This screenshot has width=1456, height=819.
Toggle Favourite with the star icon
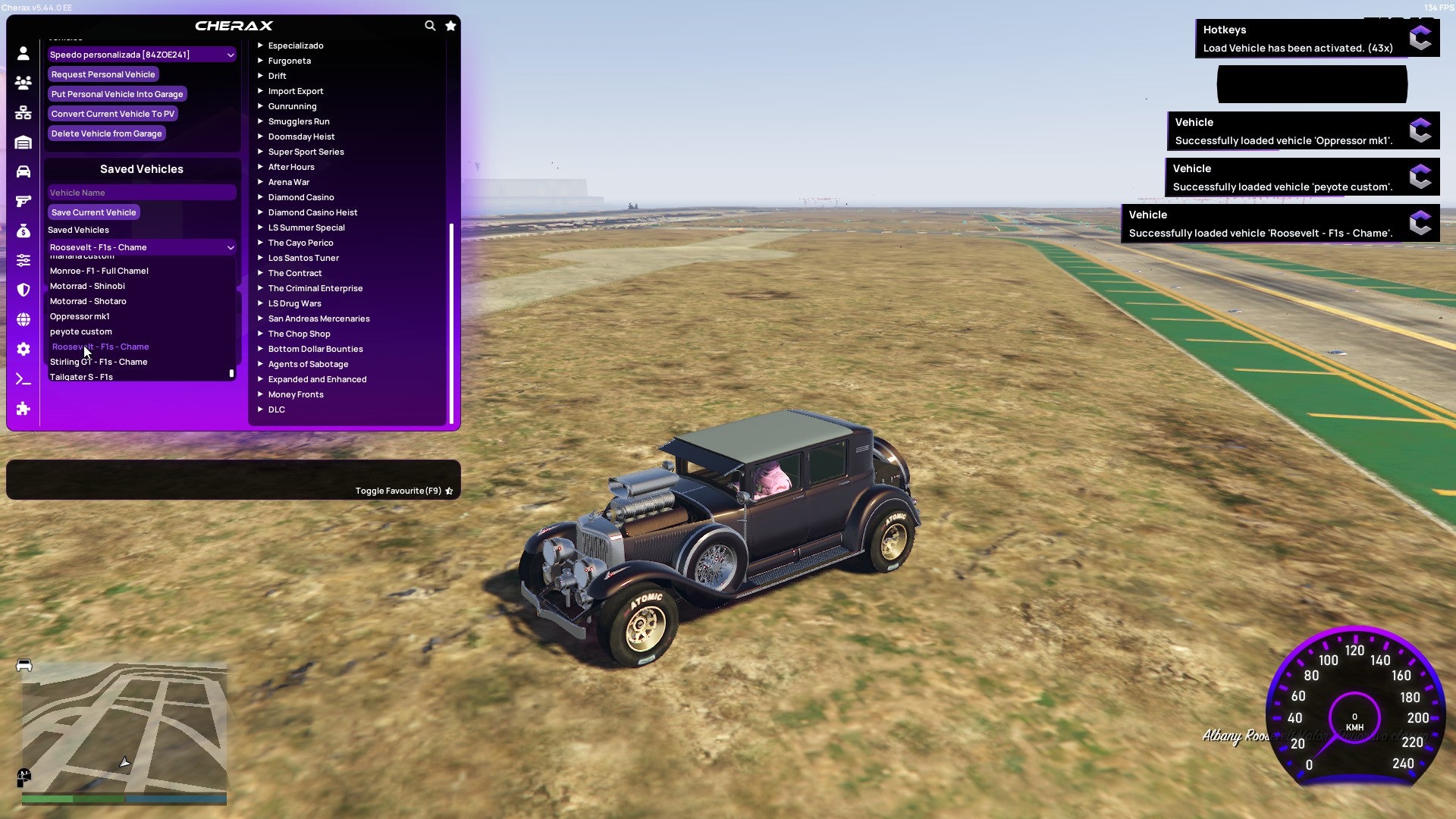449,491
